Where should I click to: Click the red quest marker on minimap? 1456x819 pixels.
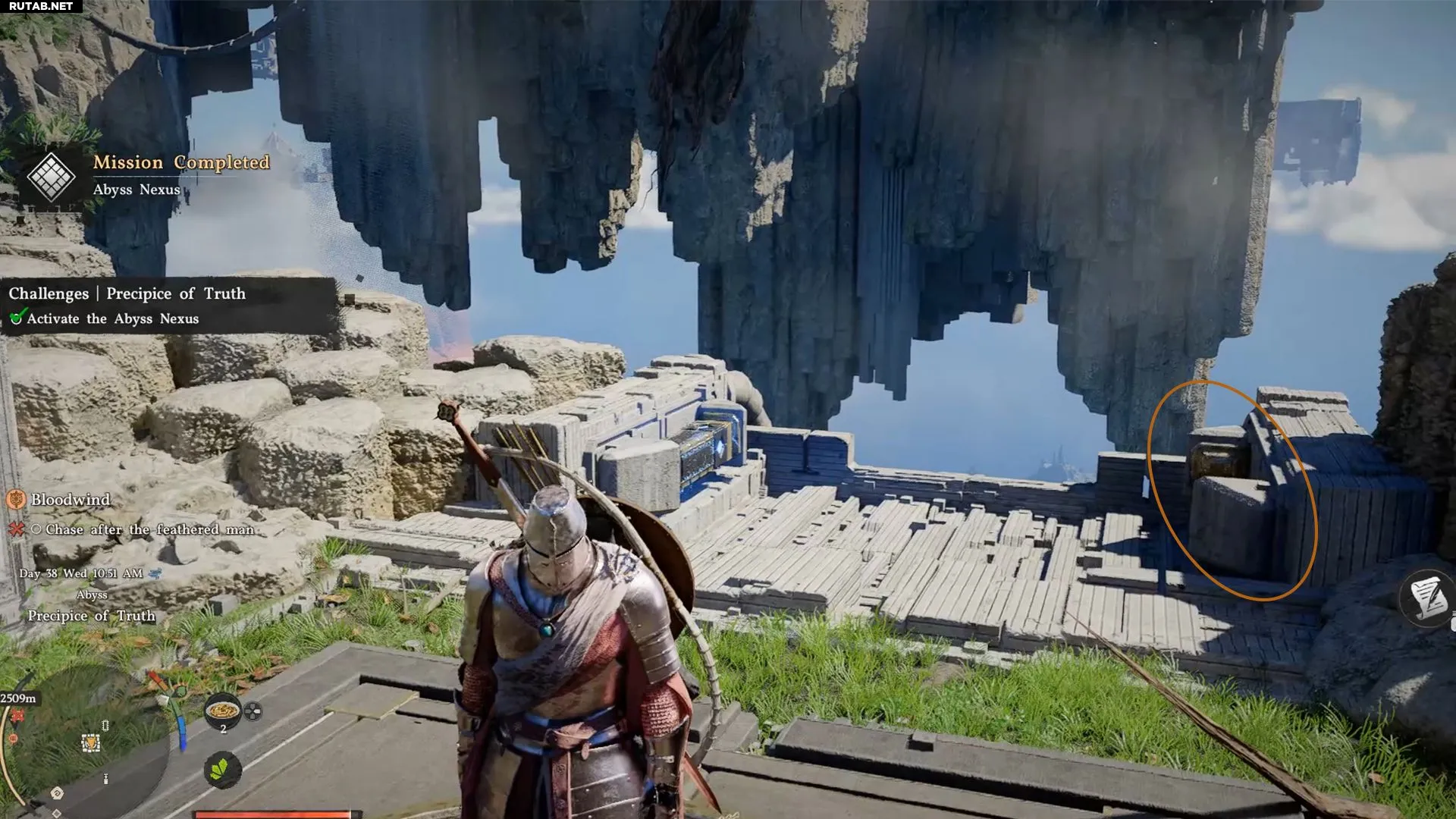(x=17, y=716)
